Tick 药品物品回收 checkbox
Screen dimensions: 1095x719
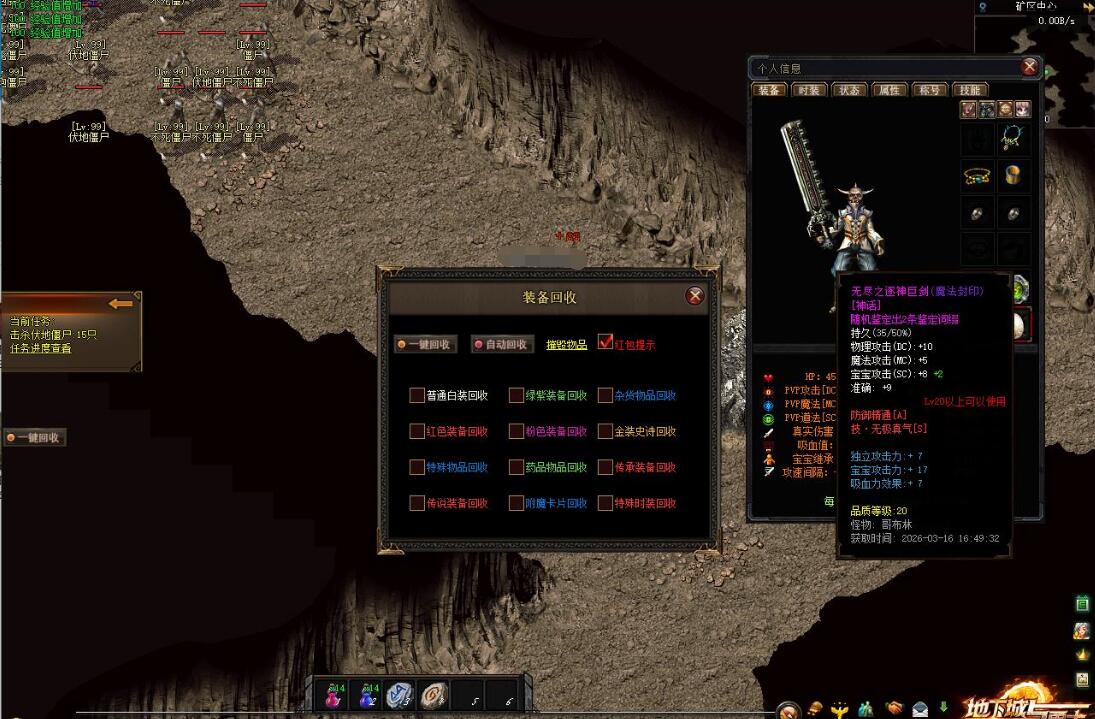[x=516, y=468]
